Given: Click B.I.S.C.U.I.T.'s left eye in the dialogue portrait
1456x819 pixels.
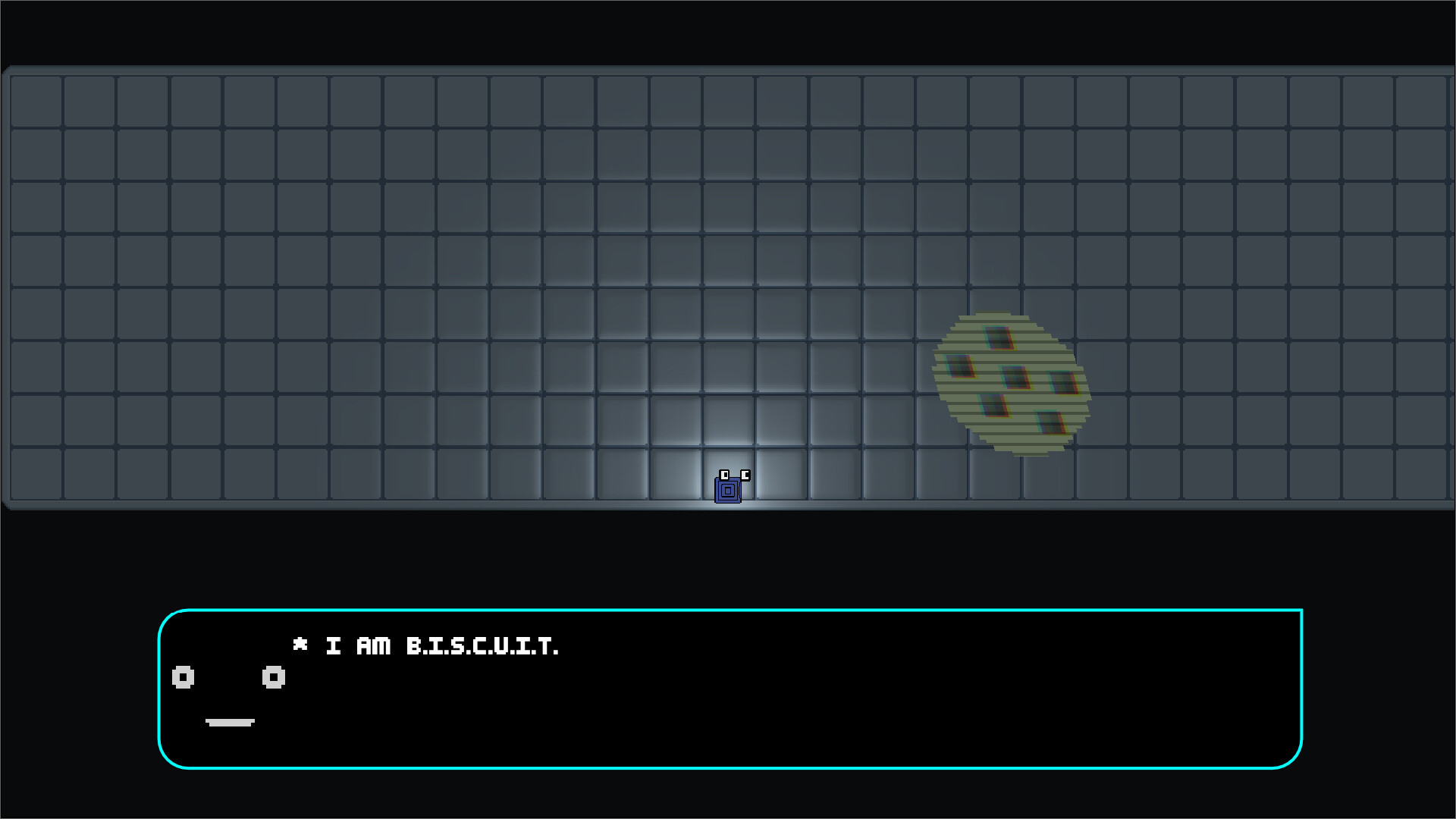Looking at the screenshot, I should pos(182,678).
